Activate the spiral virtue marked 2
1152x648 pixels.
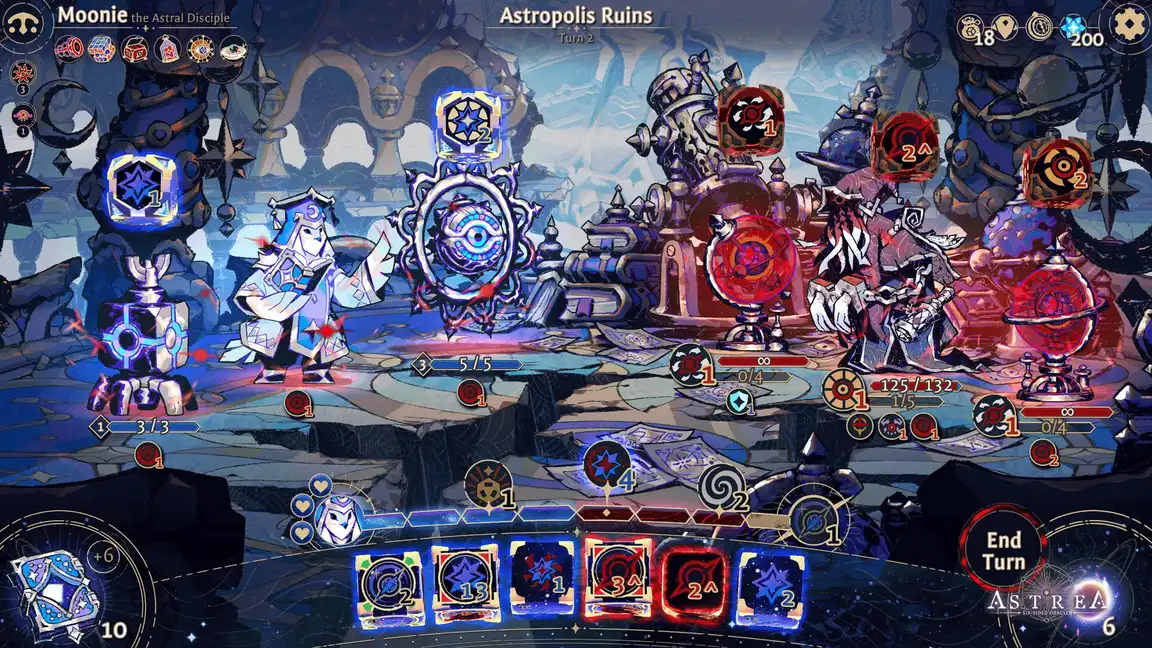point(721,488)
